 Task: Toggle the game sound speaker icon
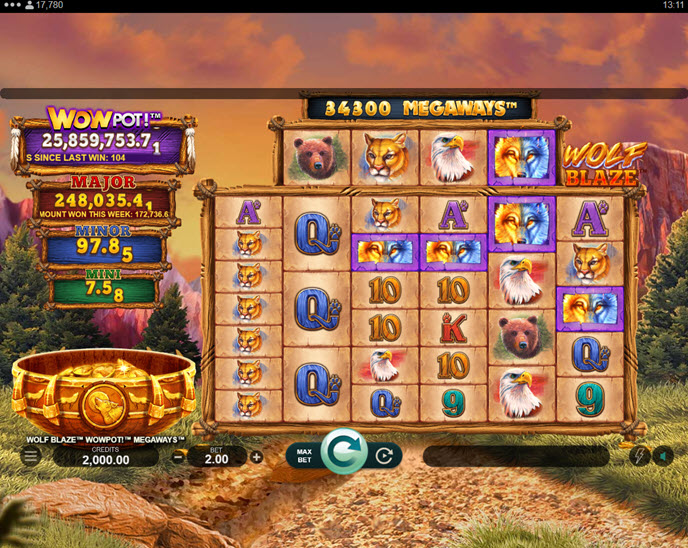pos(663,456)
